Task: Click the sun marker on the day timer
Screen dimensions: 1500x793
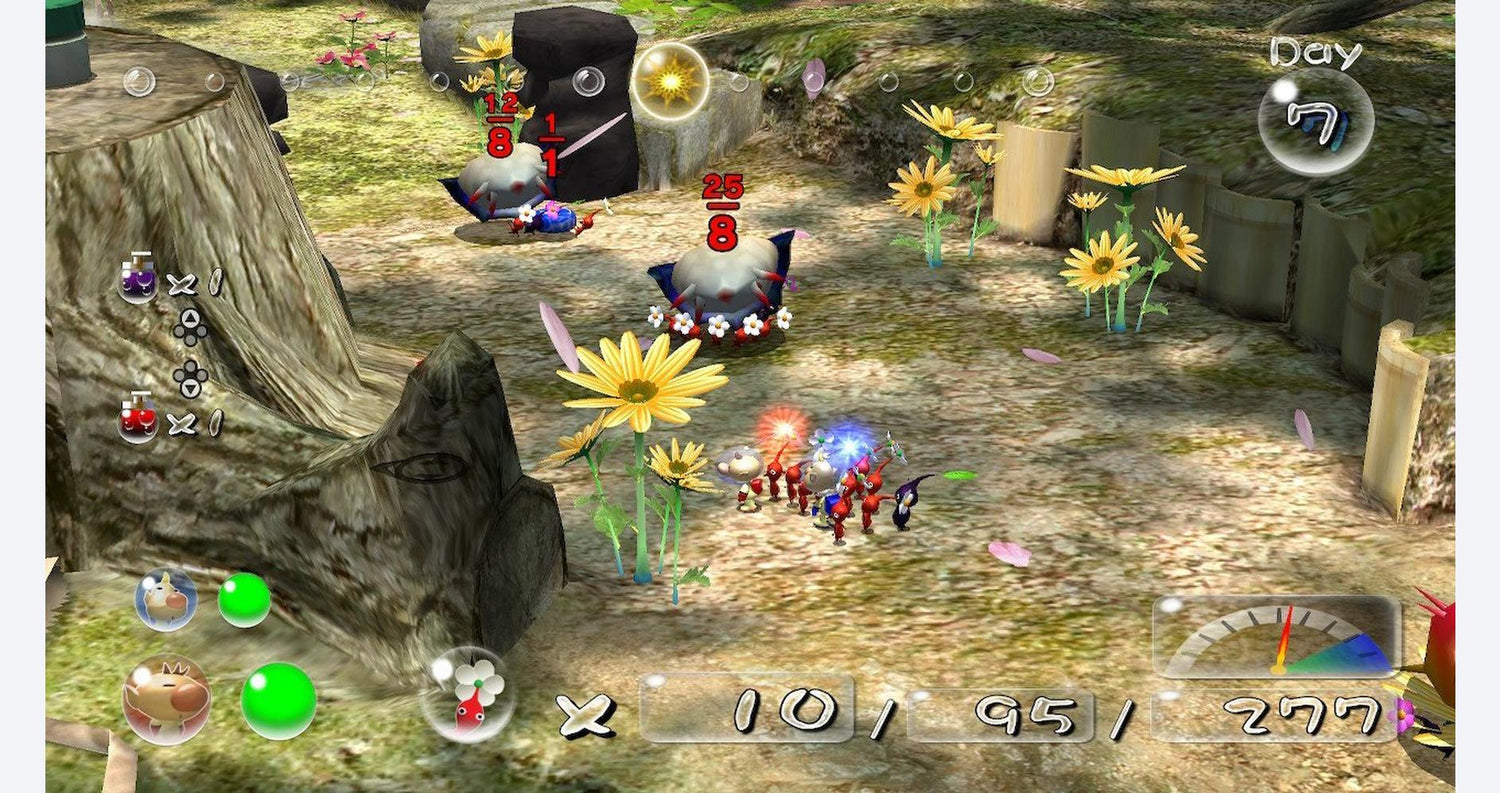Action: click(670, 80)
